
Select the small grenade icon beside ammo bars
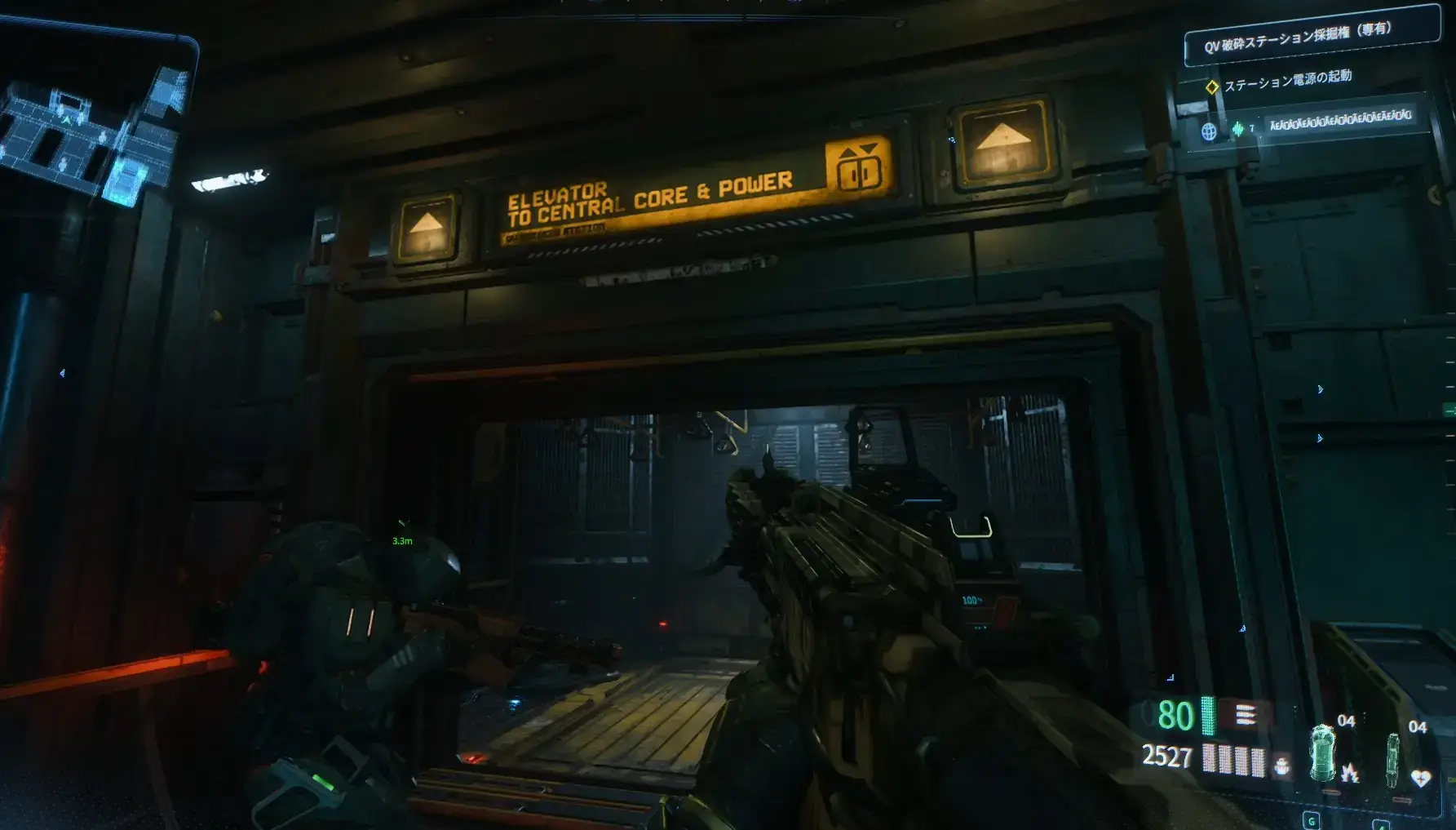pos(1281,766)
